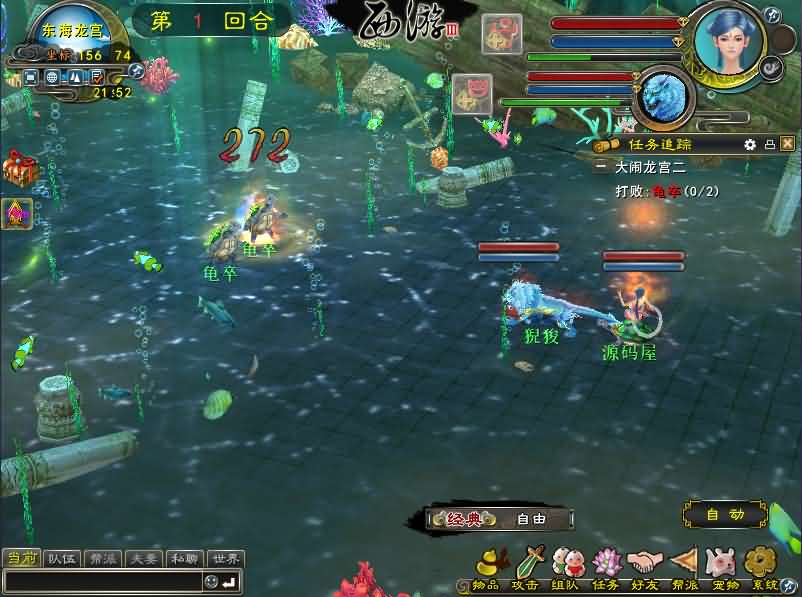Open the 任务 quest lotus icon
The width and height of the screenshot is (802, 597).
(605, 563)
